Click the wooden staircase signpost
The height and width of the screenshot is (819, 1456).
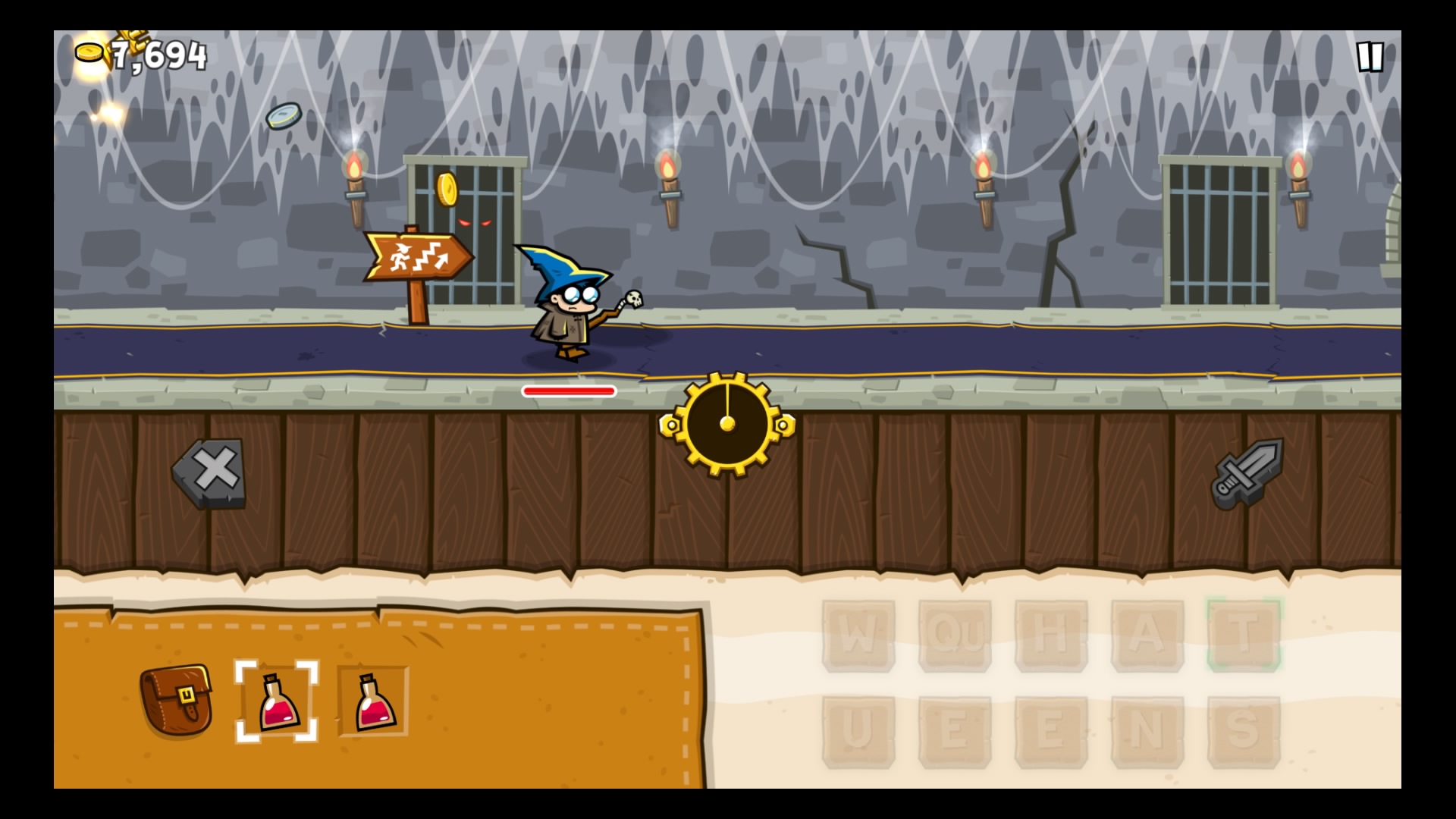tap(419, 255)
